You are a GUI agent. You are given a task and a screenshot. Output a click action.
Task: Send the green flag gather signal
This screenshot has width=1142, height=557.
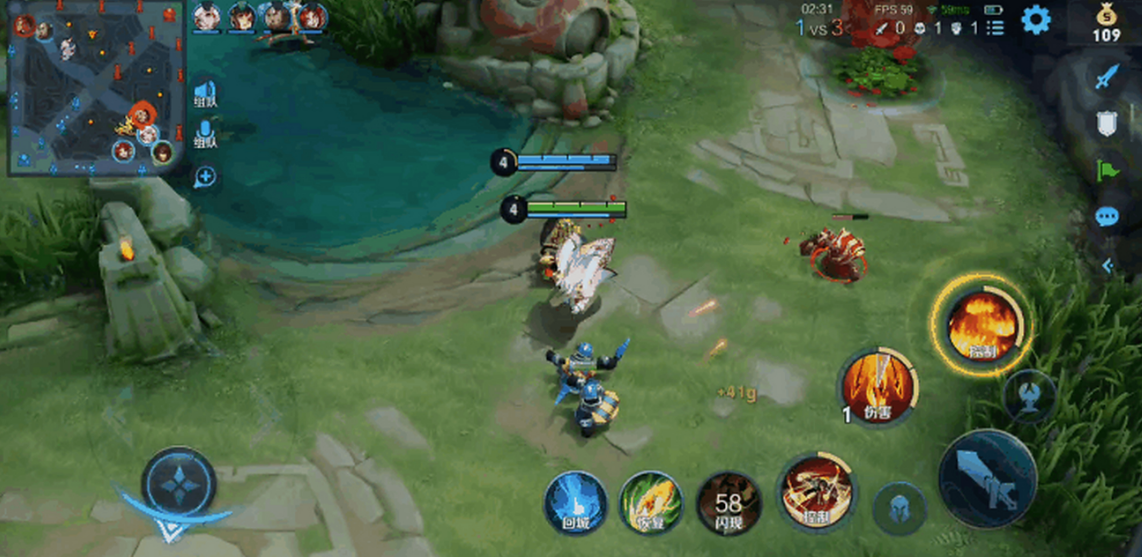coord(1106,169)
